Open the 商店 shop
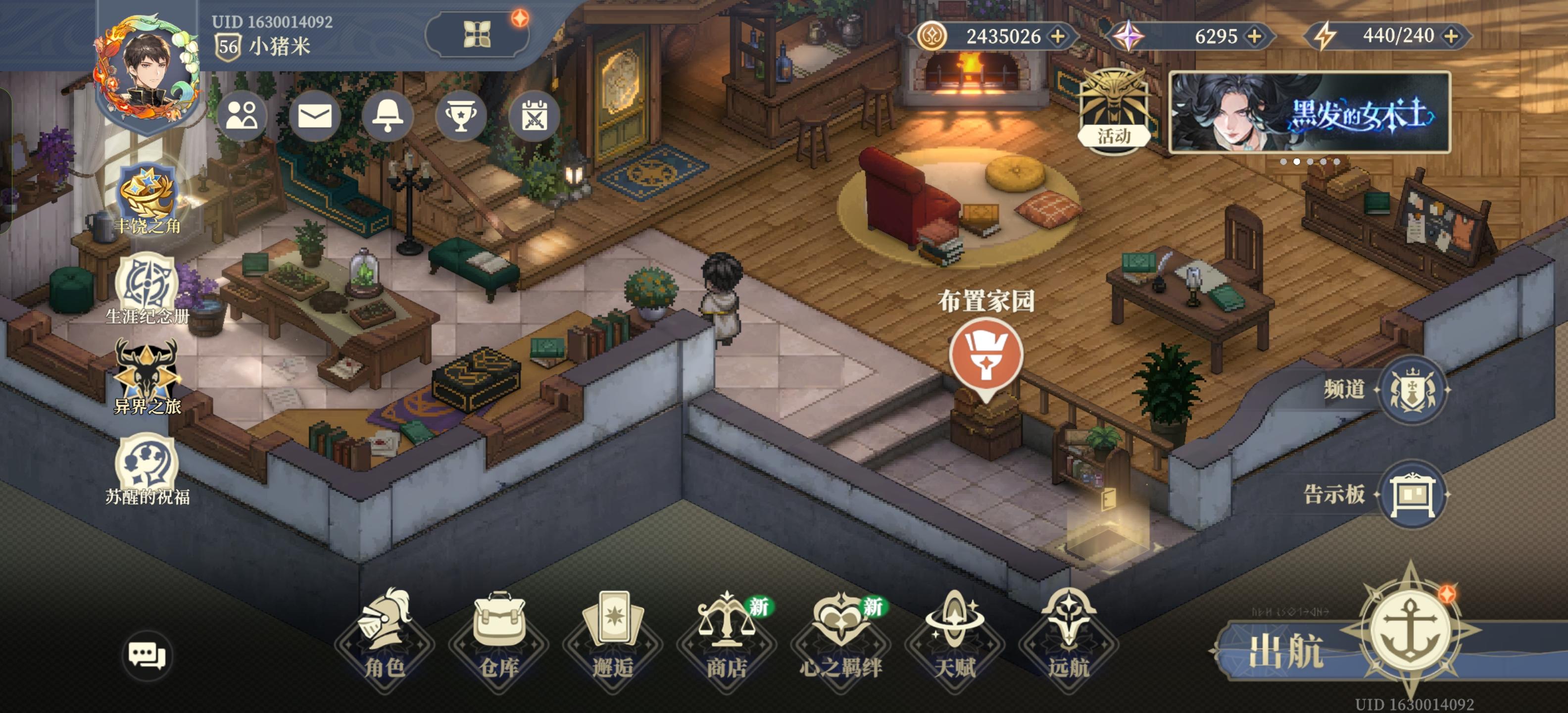Viewport: 1568px width, 713px height. [726, 636]
